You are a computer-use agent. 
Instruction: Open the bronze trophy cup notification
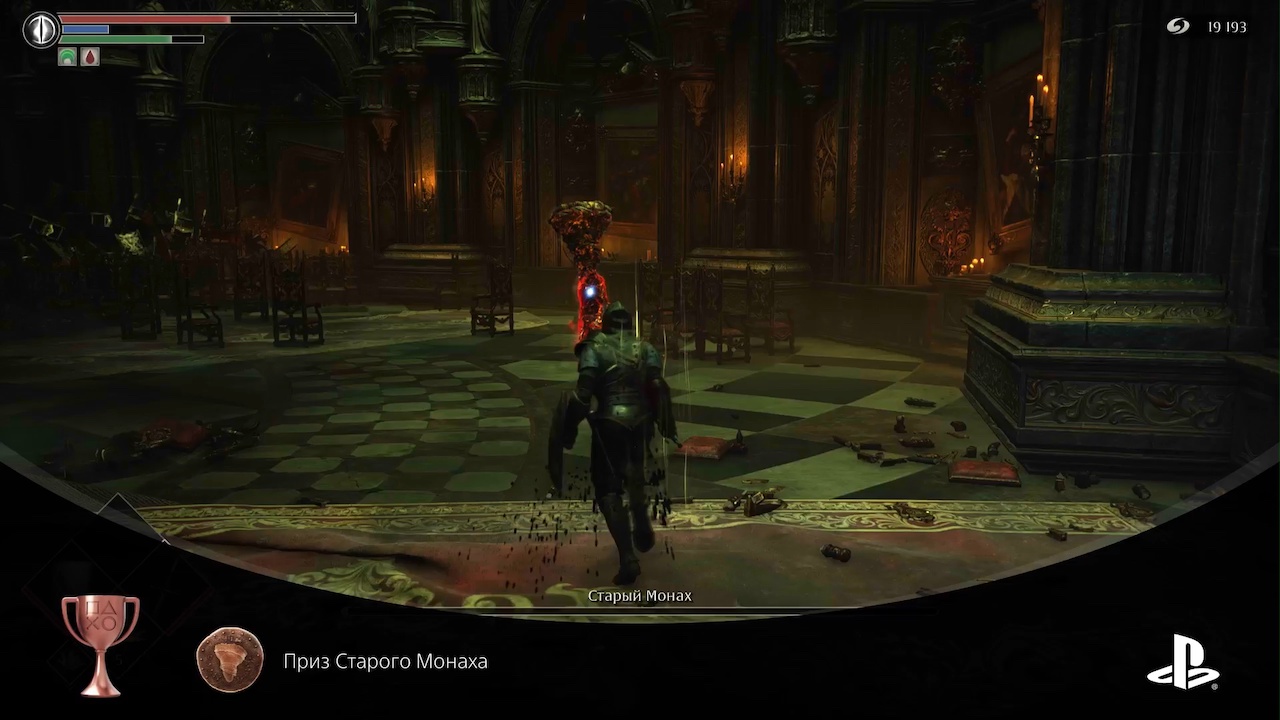coord(100,643)
